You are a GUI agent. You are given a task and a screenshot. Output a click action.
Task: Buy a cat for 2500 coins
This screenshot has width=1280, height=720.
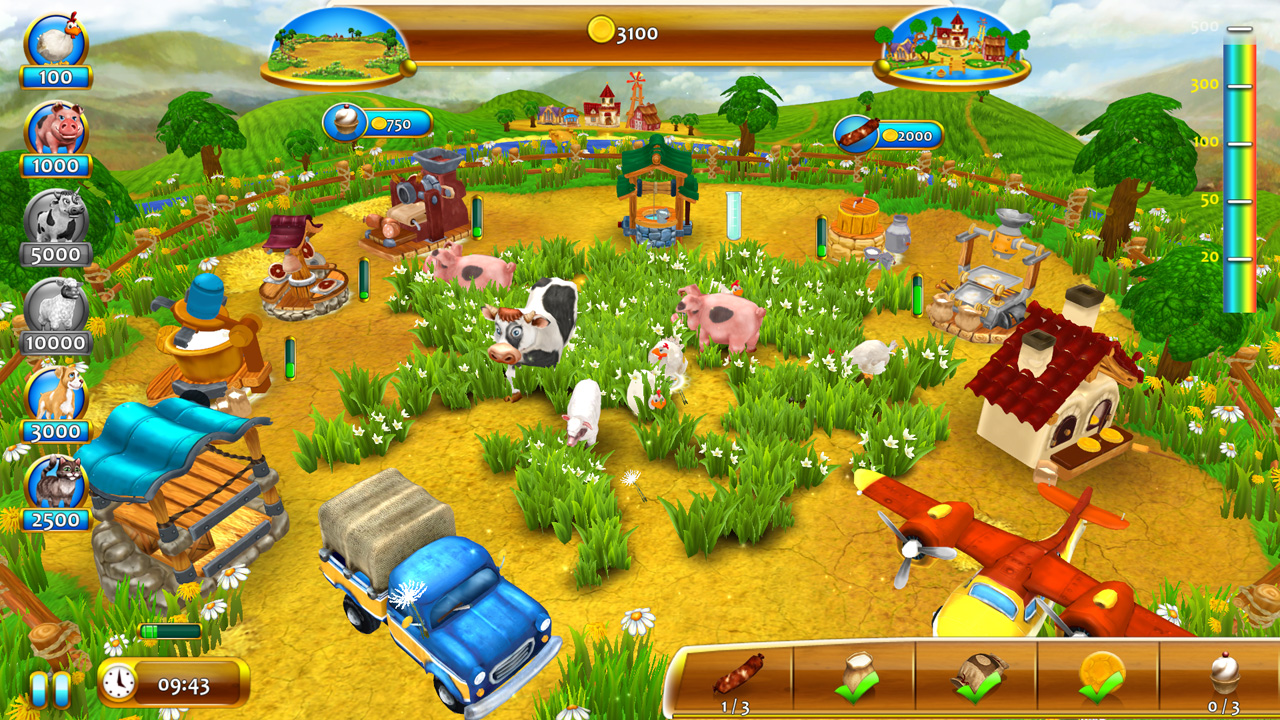tap(56, 485)
